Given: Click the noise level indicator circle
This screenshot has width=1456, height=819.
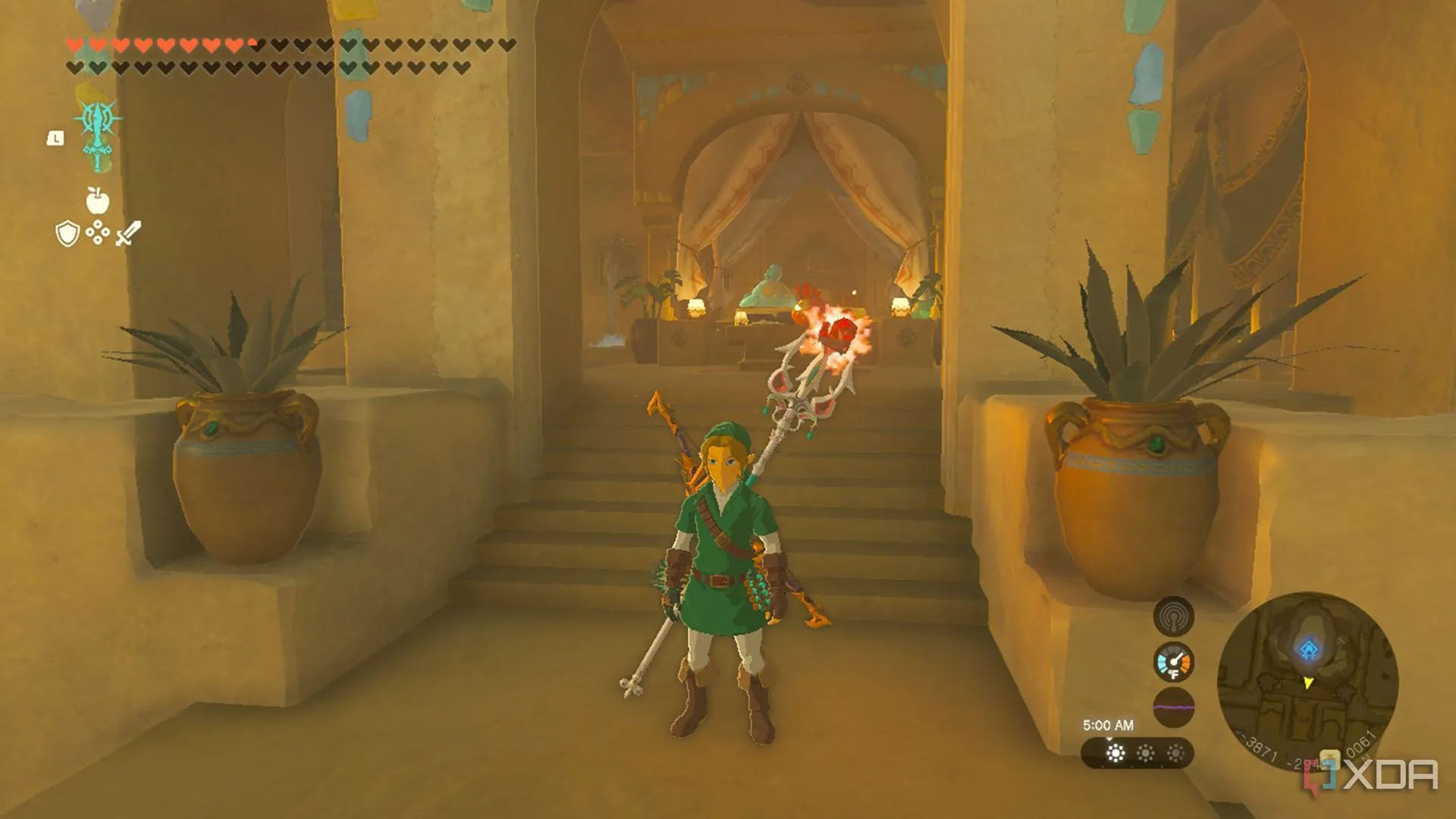Looking at the screenshot, I should 1173,708.
